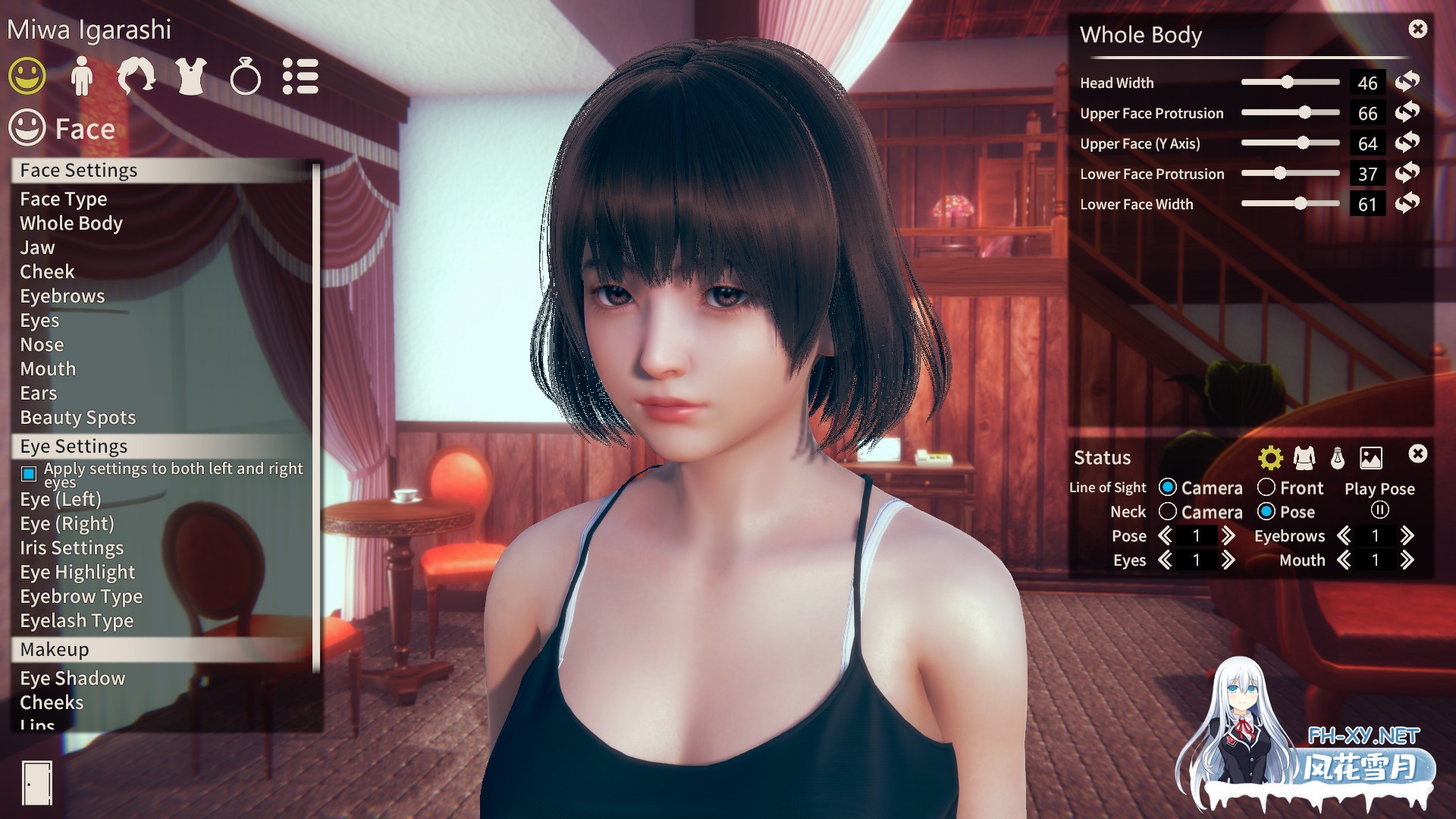
Task: Open the list/overview icon in top toolbar
Action: coord(300,76)
